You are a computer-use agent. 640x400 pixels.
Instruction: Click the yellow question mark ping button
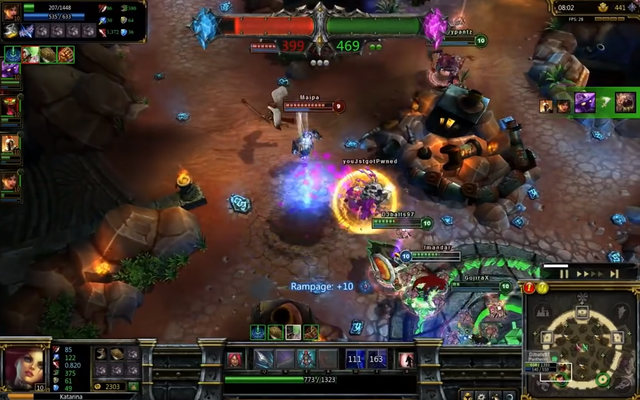542,288
